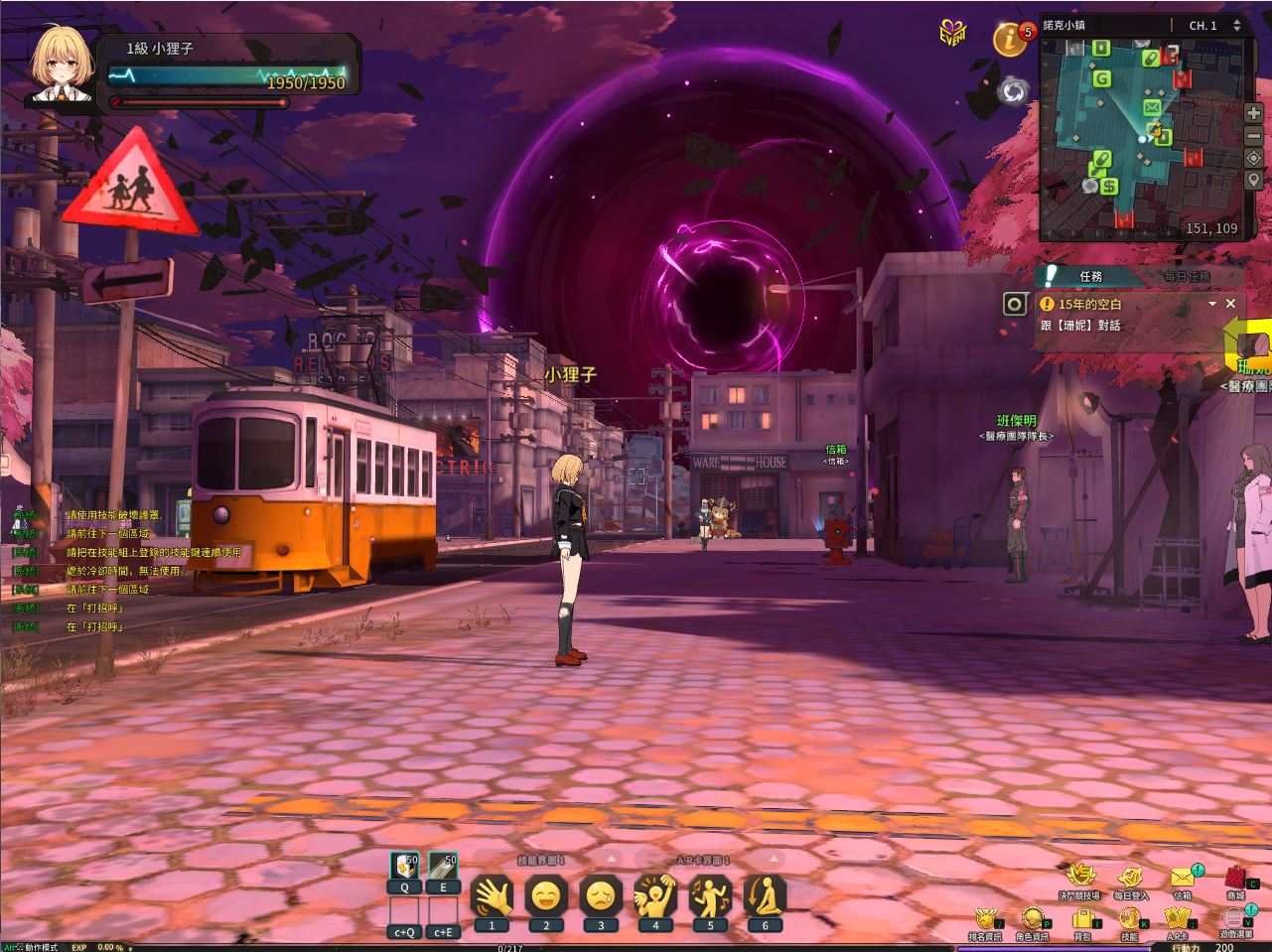Switch to the 每日任務 daily quests tab
The height and width of the screenshot is (952, 1272).
point(1186,277)
